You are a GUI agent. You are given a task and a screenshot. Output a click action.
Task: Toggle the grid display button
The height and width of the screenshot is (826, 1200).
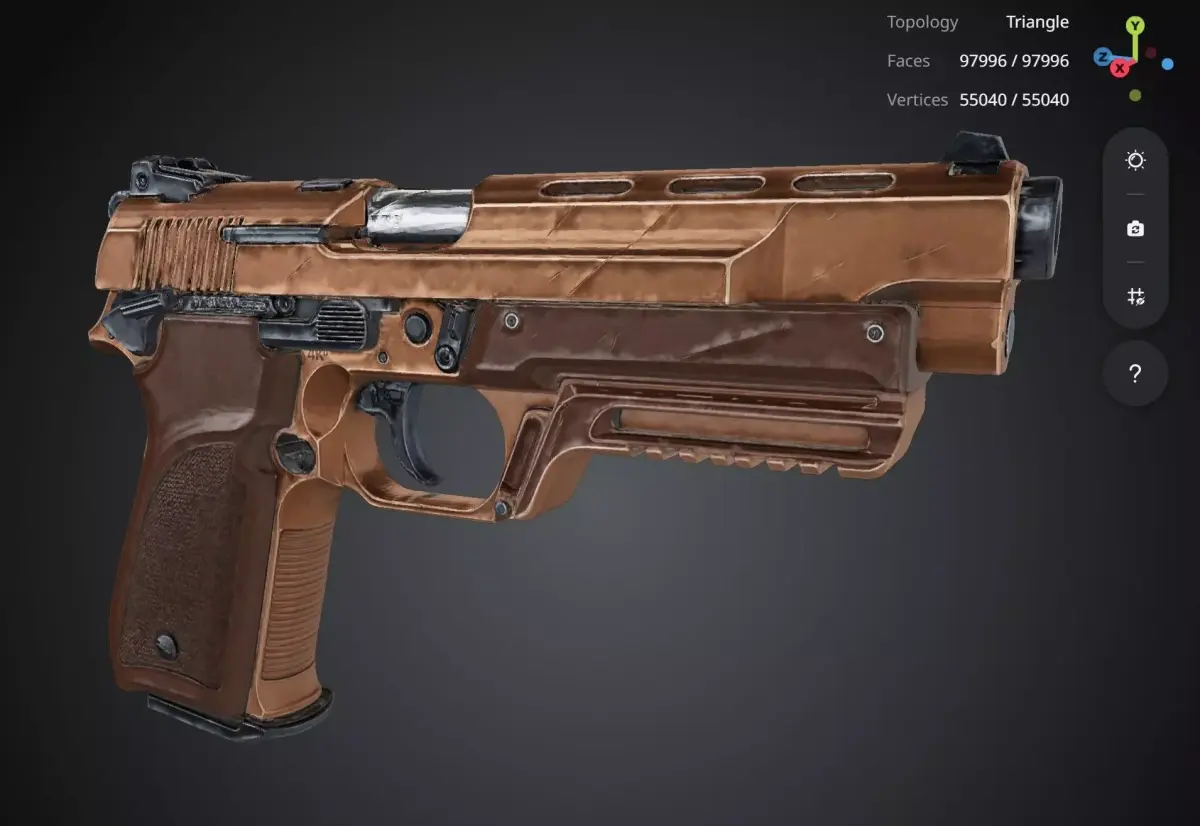1135,296
